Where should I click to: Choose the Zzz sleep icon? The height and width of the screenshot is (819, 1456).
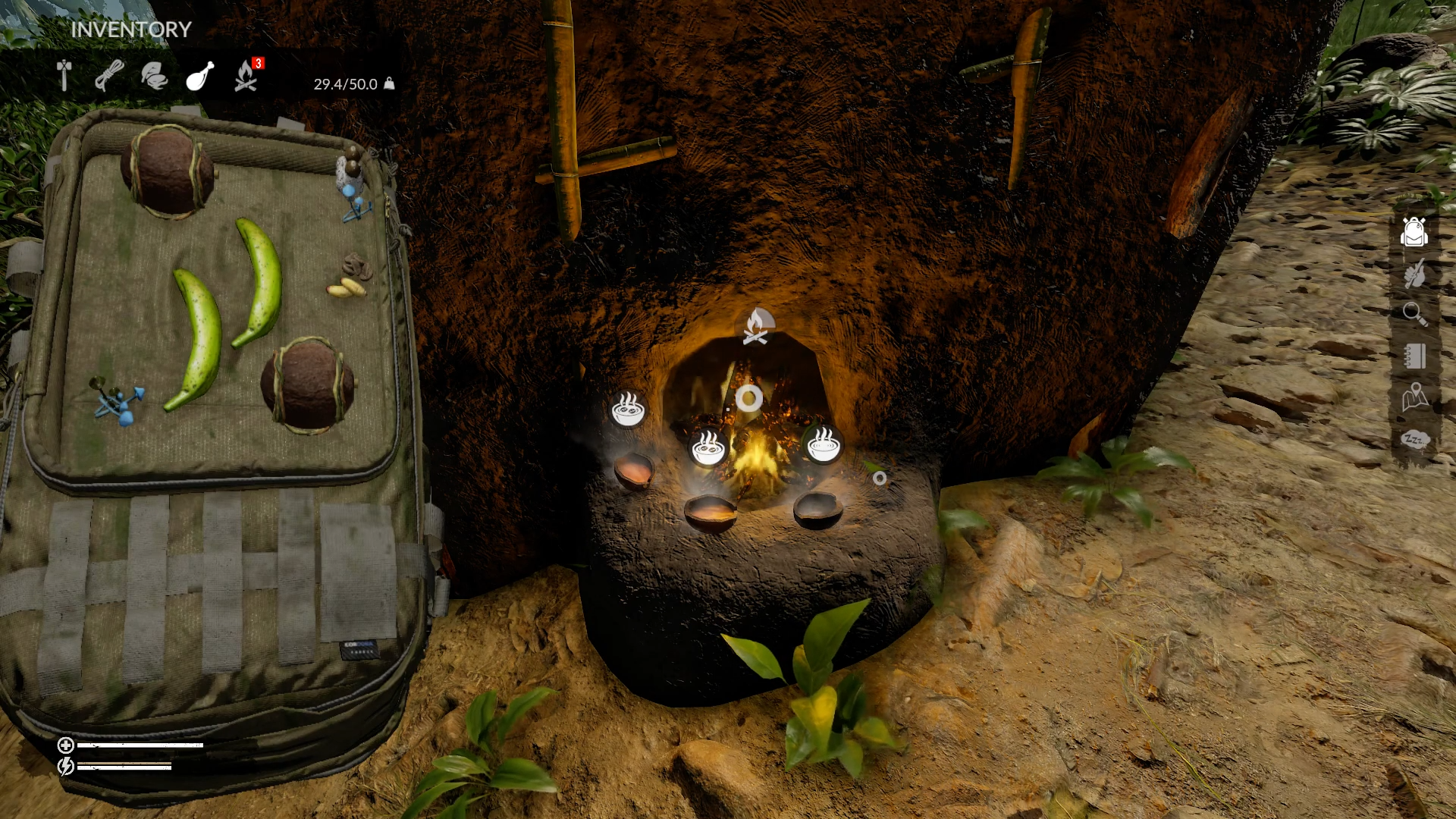pyautogui.click(x=1414, y=440)
